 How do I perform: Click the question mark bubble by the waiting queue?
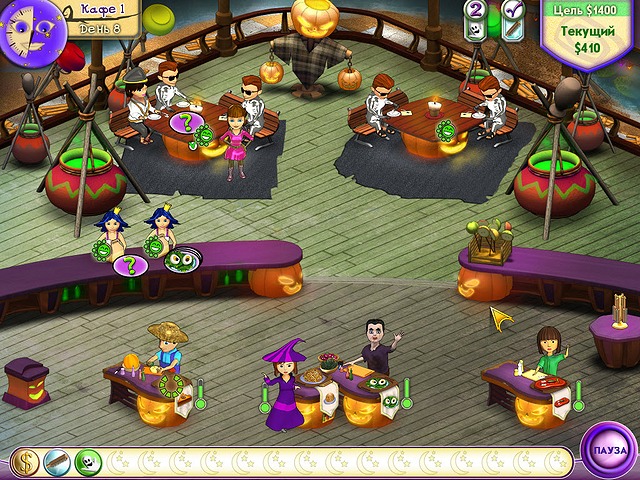127,265
